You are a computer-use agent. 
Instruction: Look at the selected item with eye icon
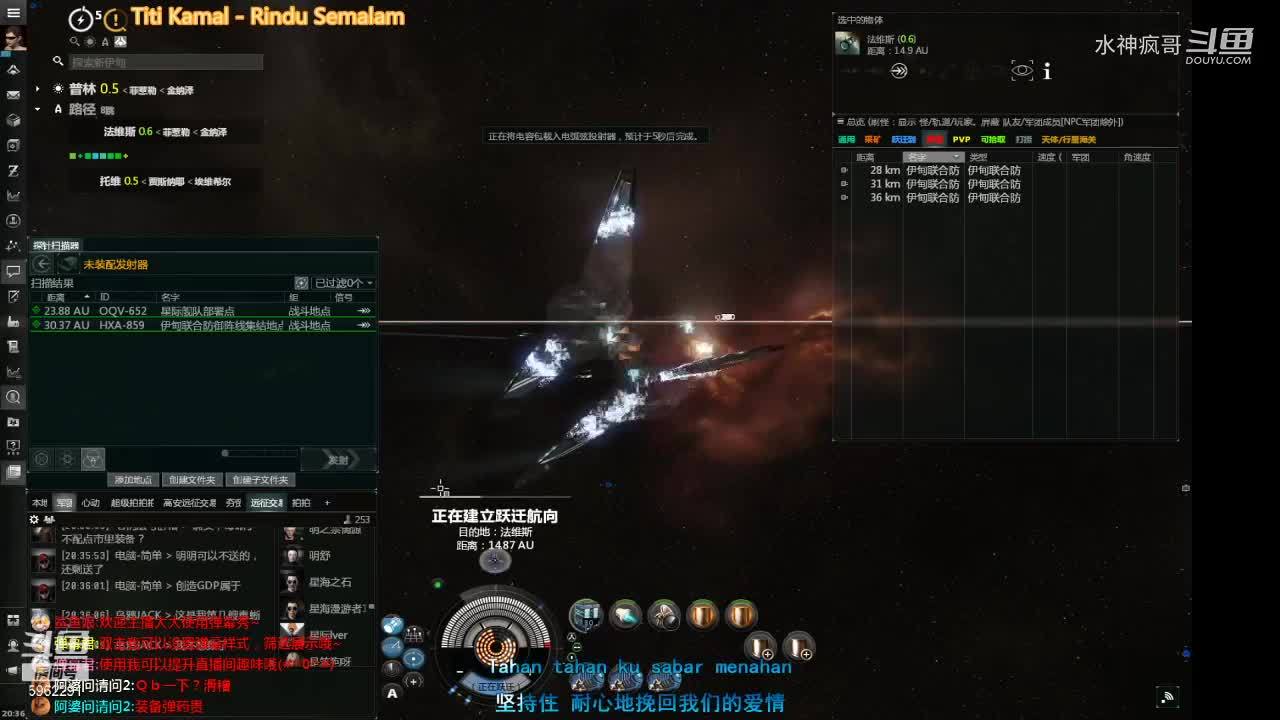1021,71
